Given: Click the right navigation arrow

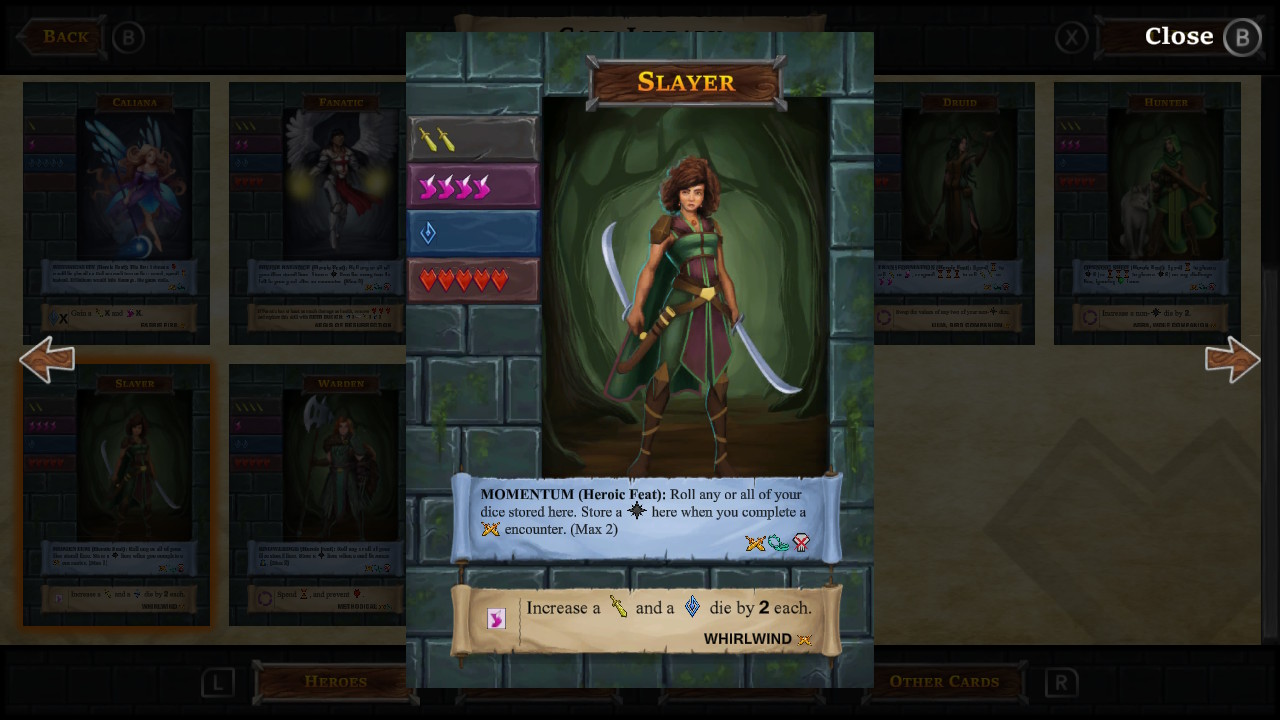Looking at the screenshot, I should (x=1233, y=360).
